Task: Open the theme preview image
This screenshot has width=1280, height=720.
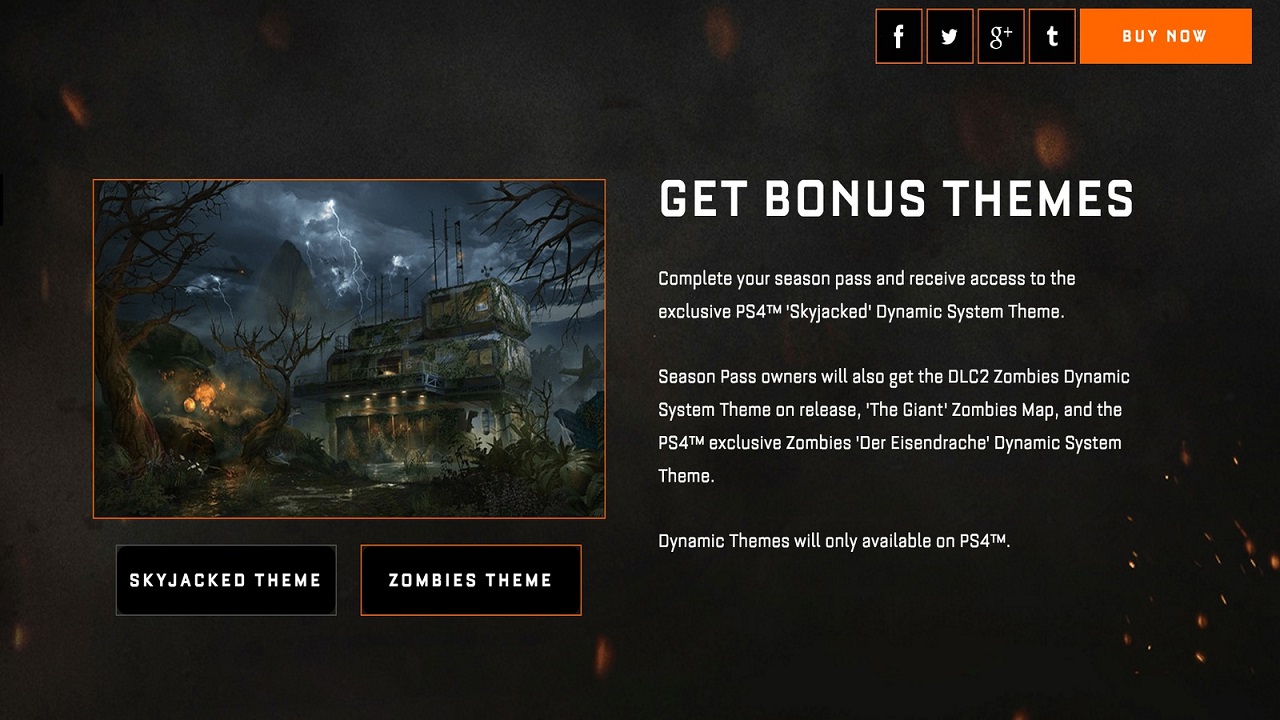Action: (x=349, y=349)
